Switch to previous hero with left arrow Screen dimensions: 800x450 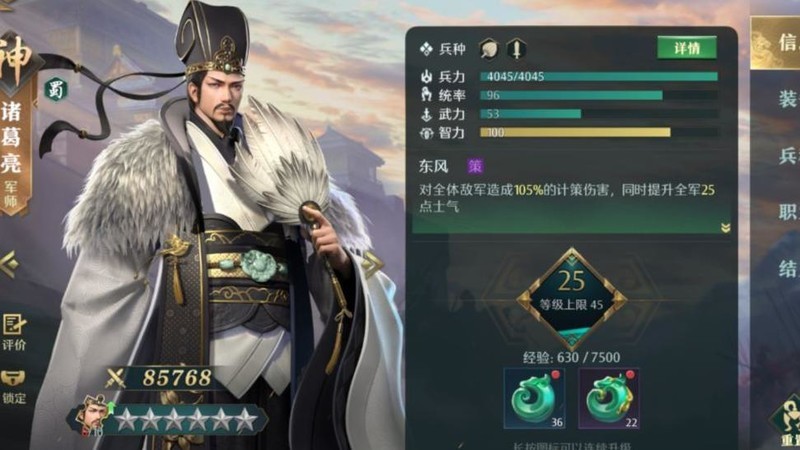pyautogui.click(x=8, y=264)
